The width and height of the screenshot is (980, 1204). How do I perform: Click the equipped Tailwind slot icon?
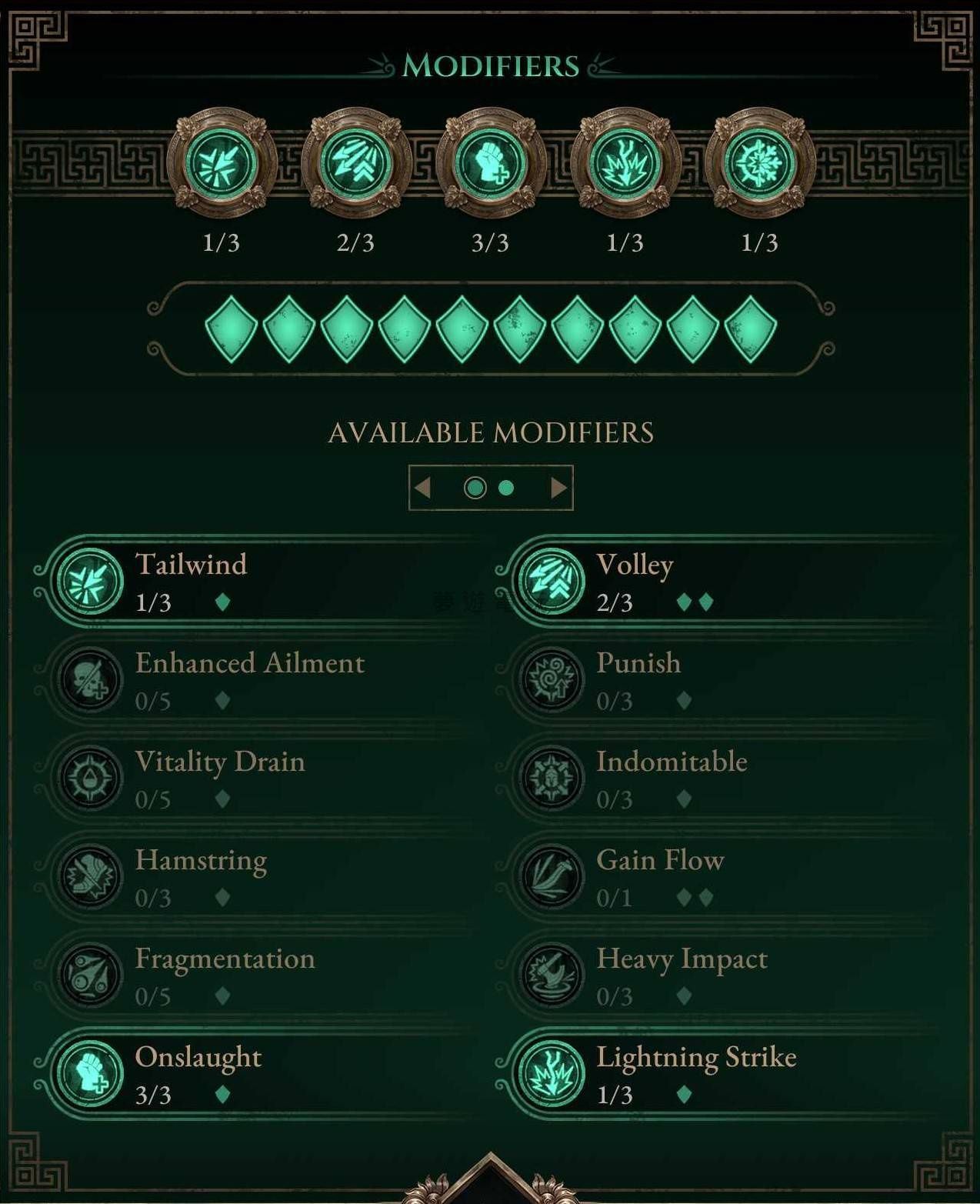click(x=222, y=164)
